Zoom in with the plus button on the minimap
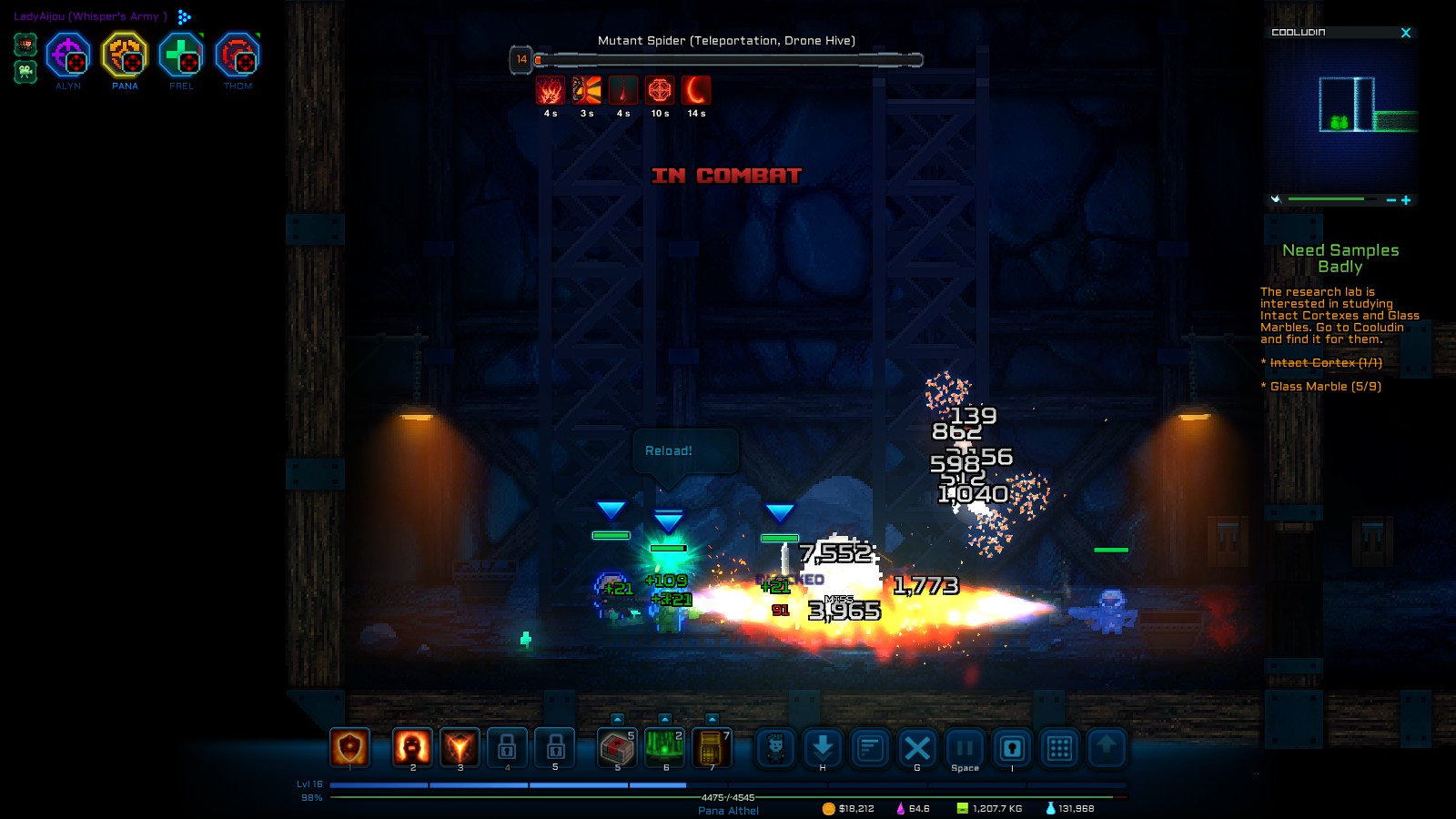 point(1406,199)
